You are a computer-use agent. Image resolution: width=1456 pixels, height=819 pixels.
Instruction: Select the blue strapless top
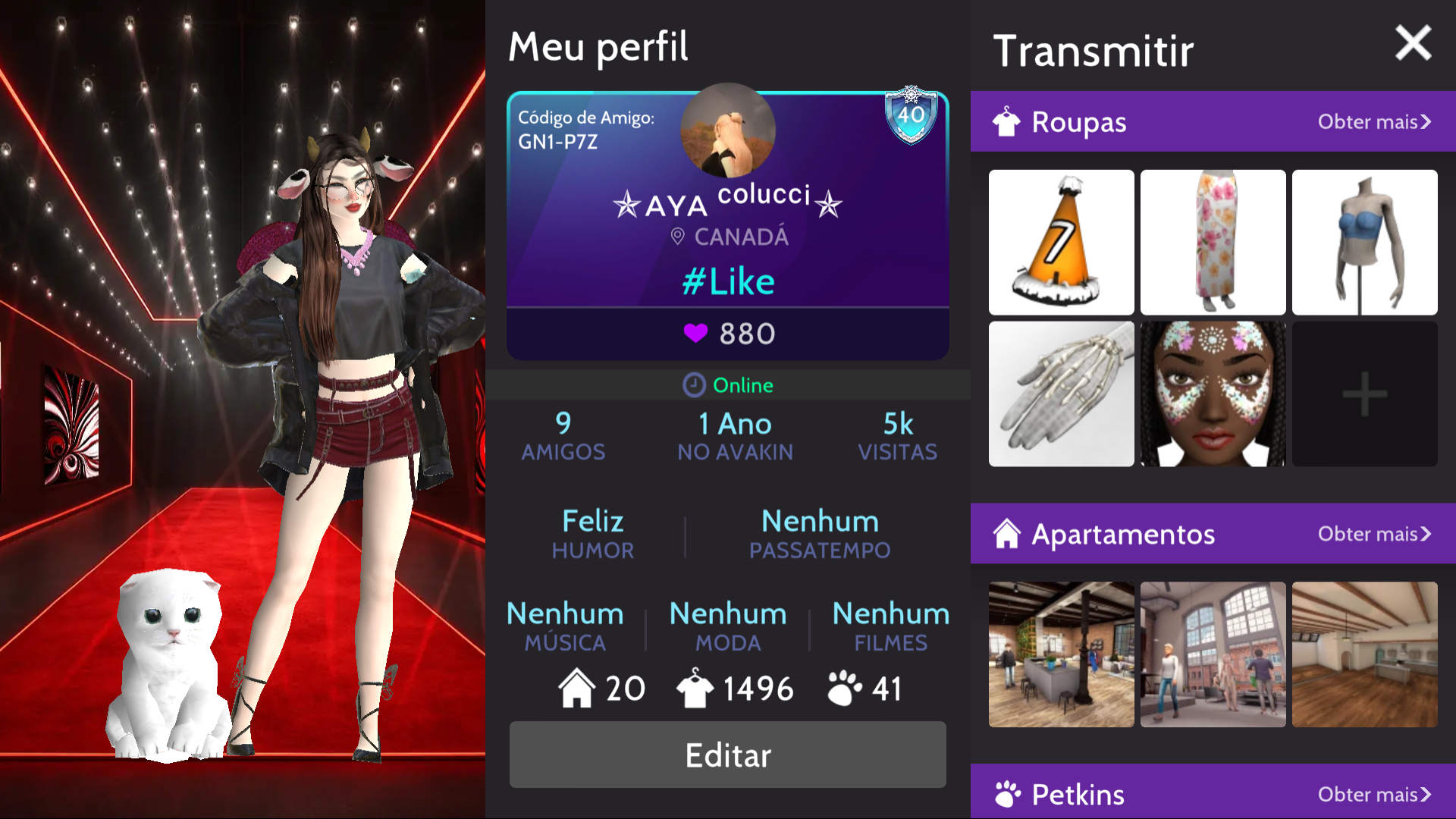[1364, 242]
